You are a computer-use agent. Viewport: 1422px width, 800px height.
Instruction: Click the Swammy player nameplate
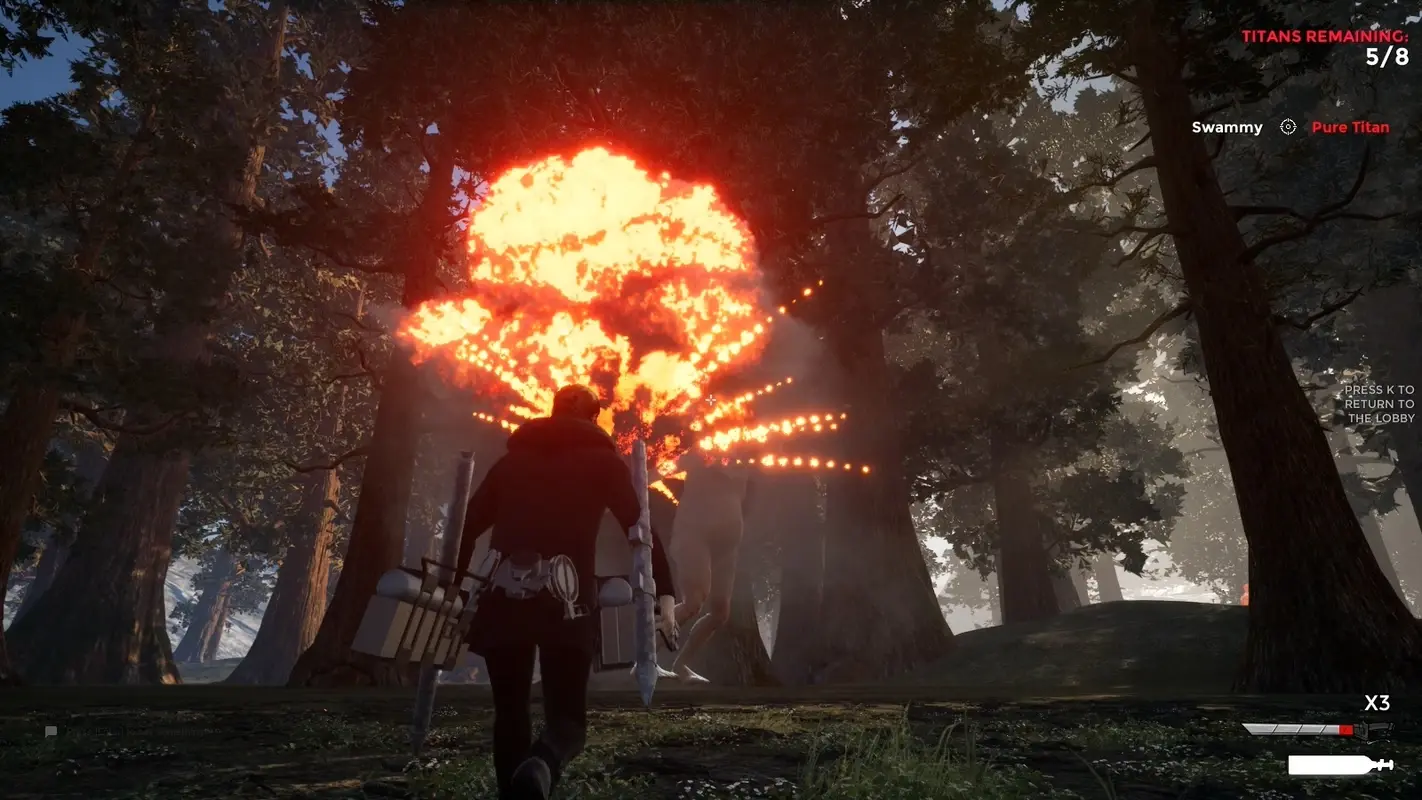coord(1226,127)
